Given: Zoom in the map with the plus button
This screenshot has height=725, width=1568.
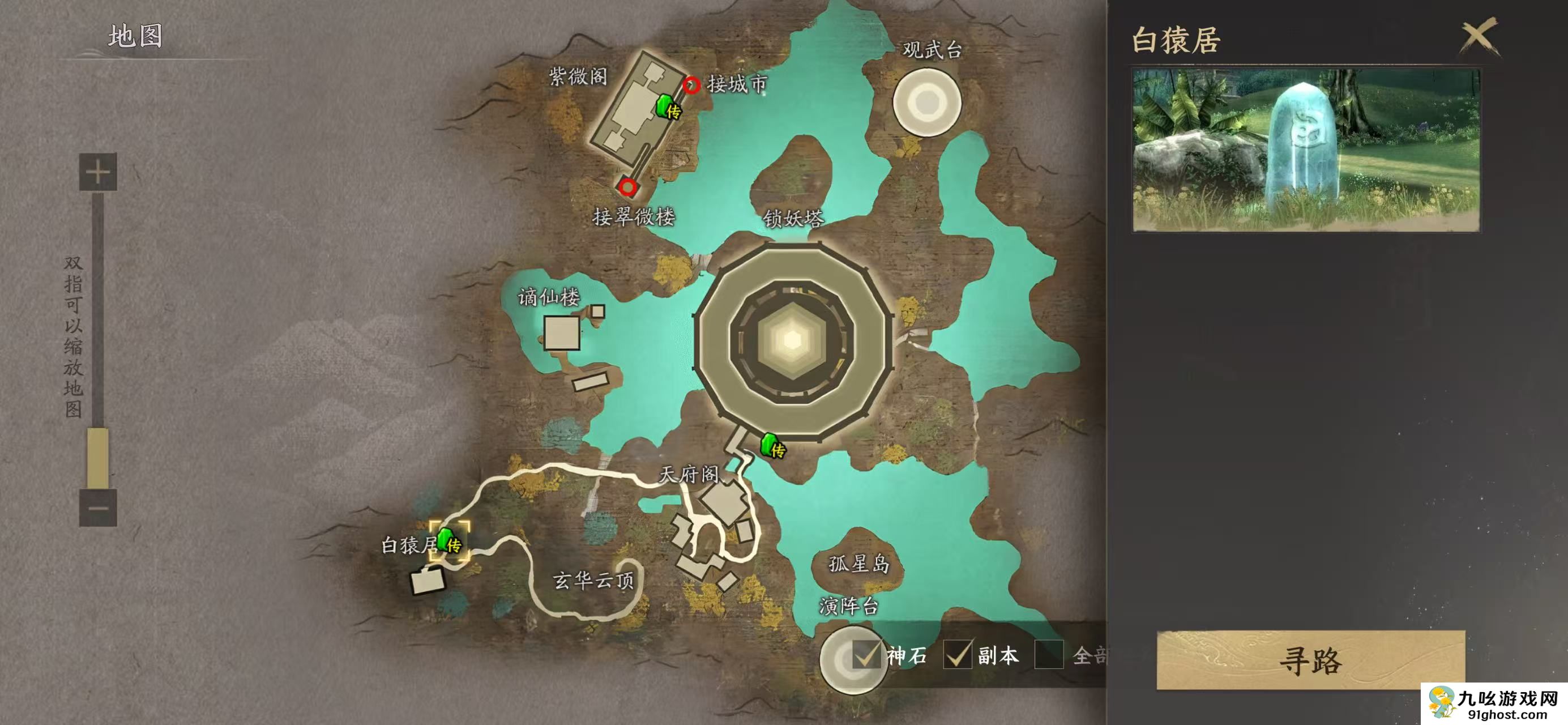Looking at the screenshot, I should tap(98, 172).
